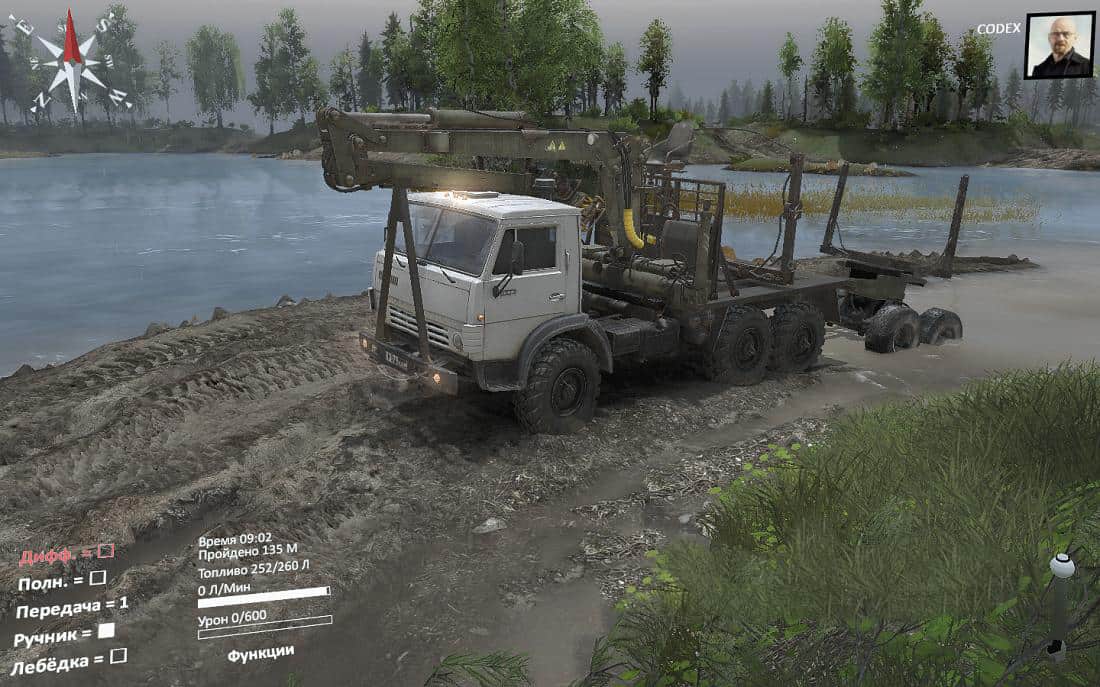Select the CODEX player avatar portrait
The image size is (1100, 687).
1060,45
